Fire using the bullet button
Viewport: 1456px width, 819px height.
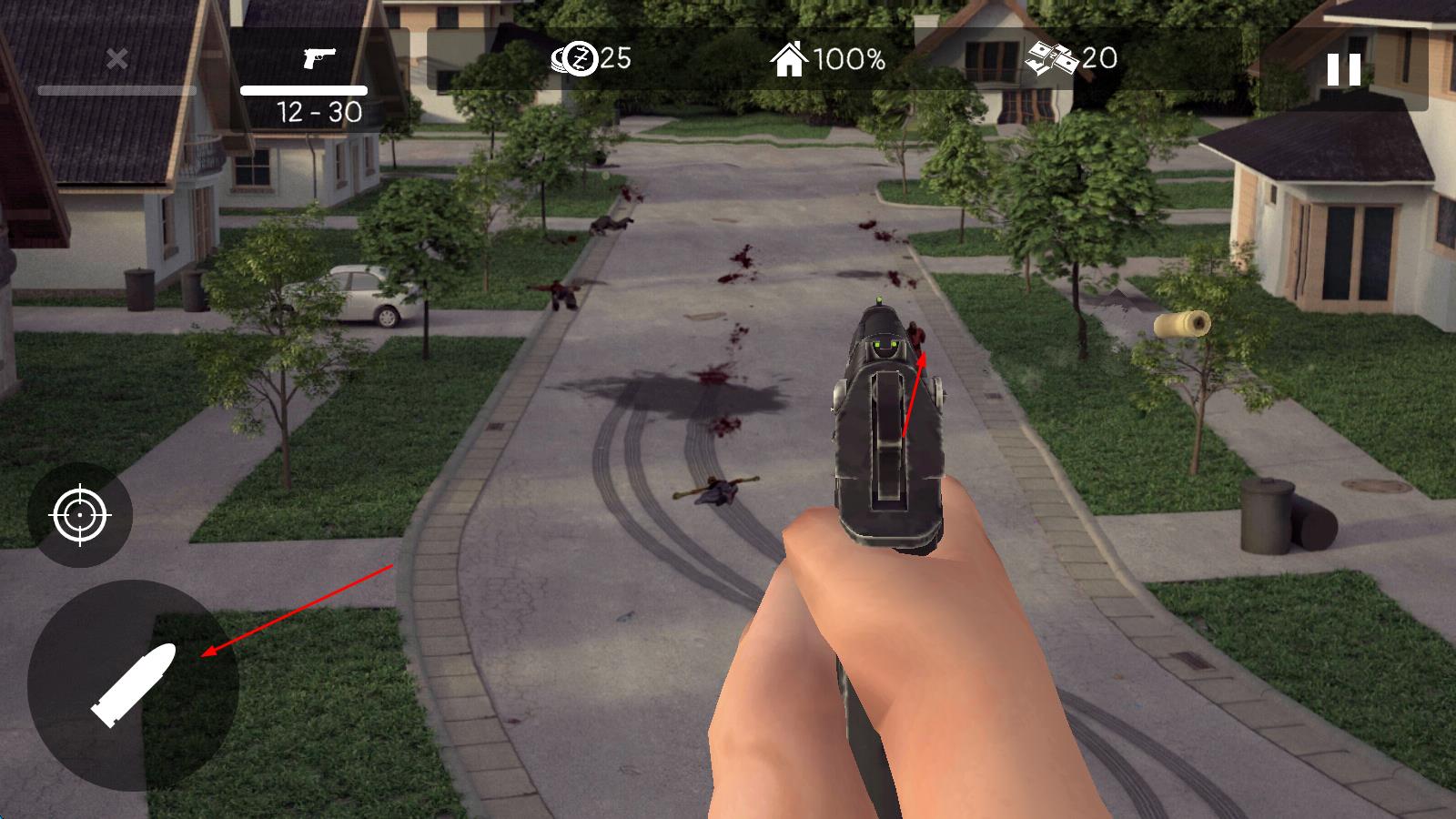[133, 685]
